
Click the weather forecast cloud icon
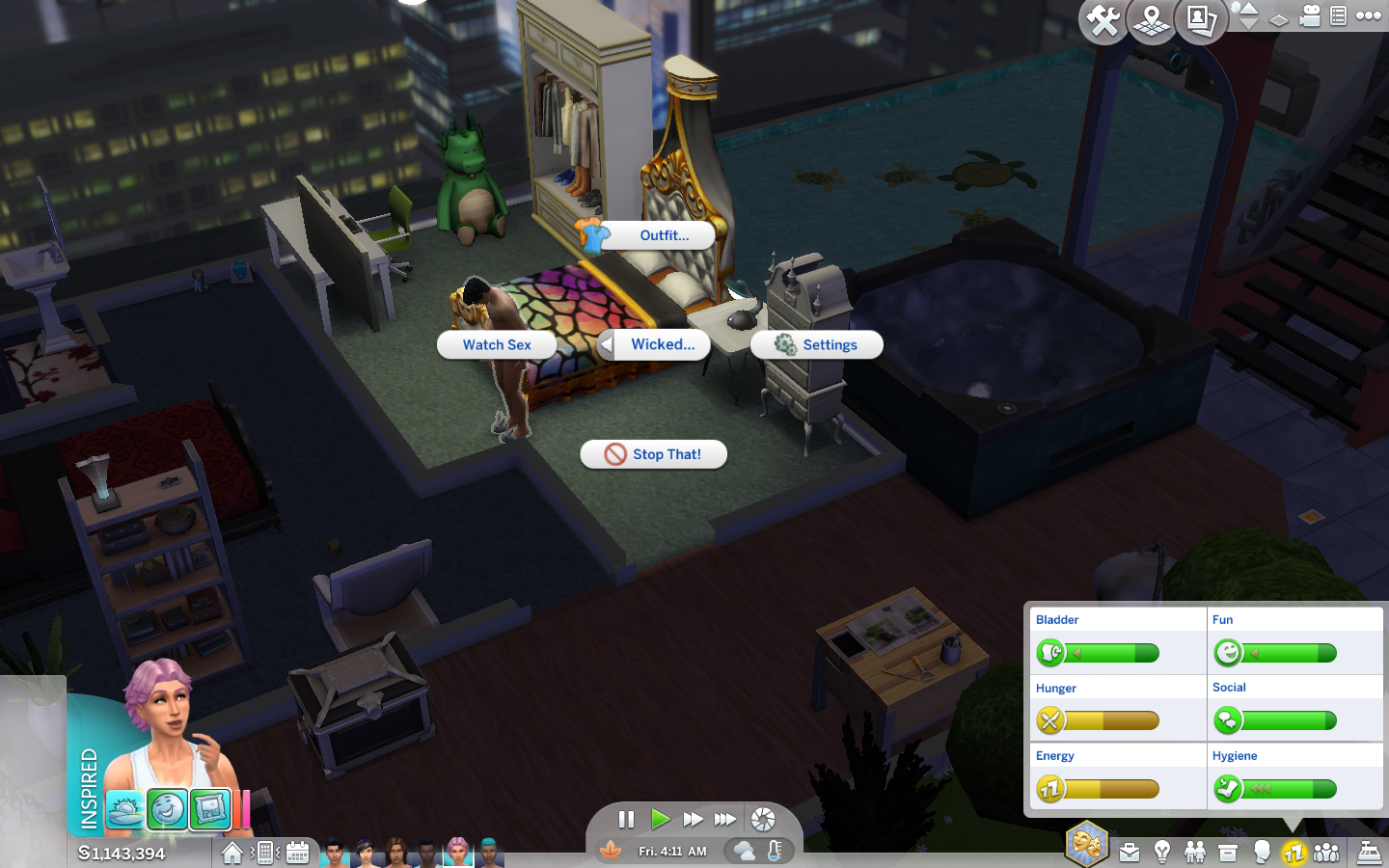(x=745, y=851)
